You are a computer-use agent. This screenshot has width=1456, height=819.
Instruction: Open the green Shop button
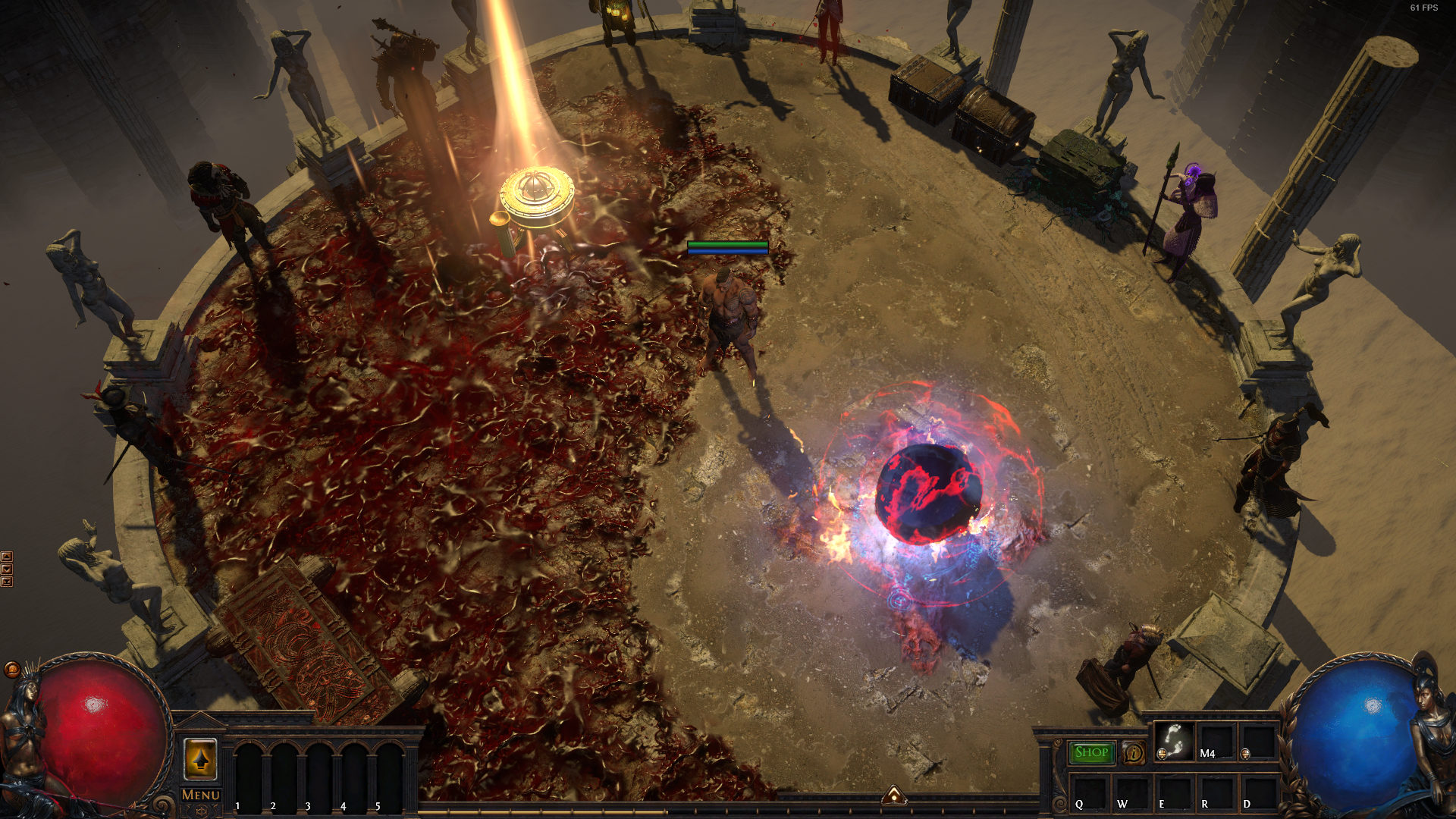[1091, 752]
